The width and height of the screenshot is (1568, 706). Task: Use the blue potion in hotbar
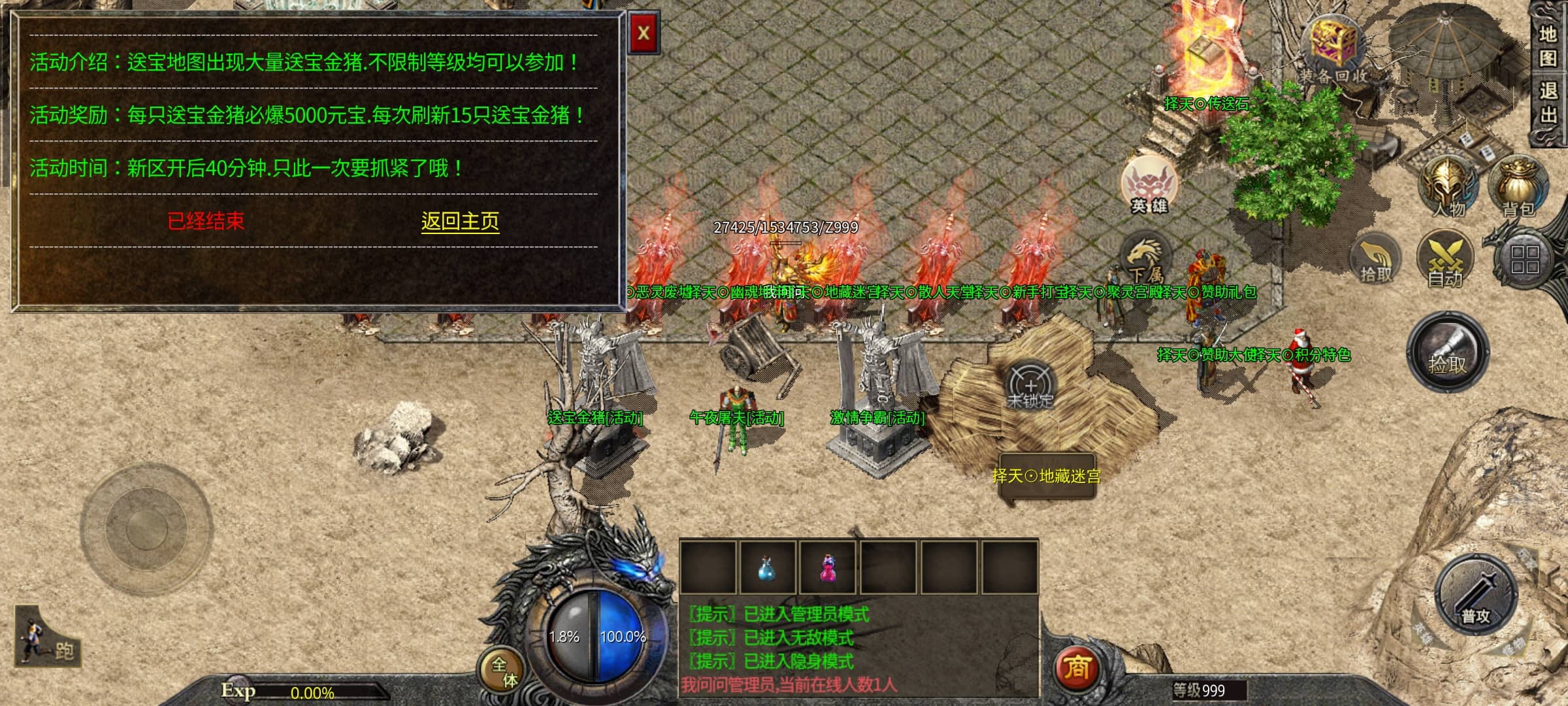click(x=767, y=567)
